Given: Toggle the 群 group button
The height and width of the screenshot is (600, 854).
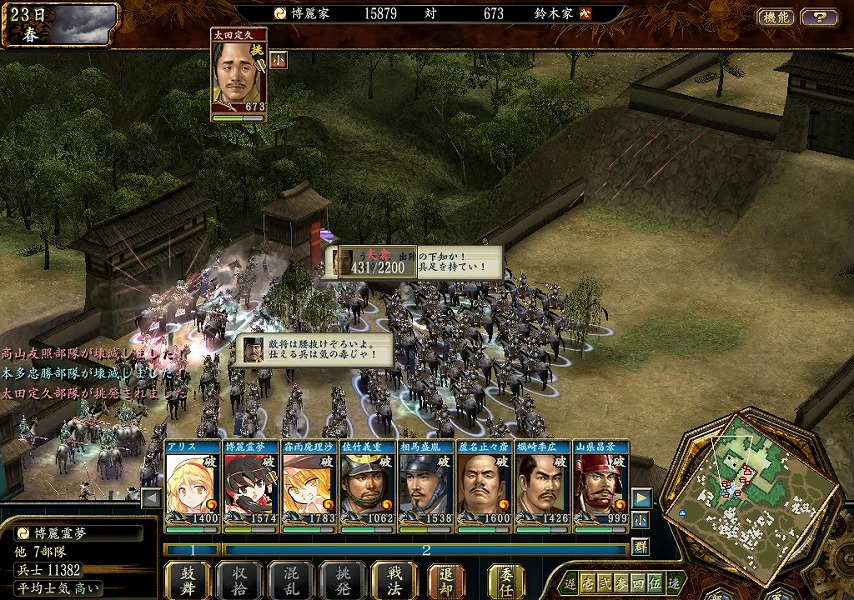Looking at the screenshot, I should (641, 546).
